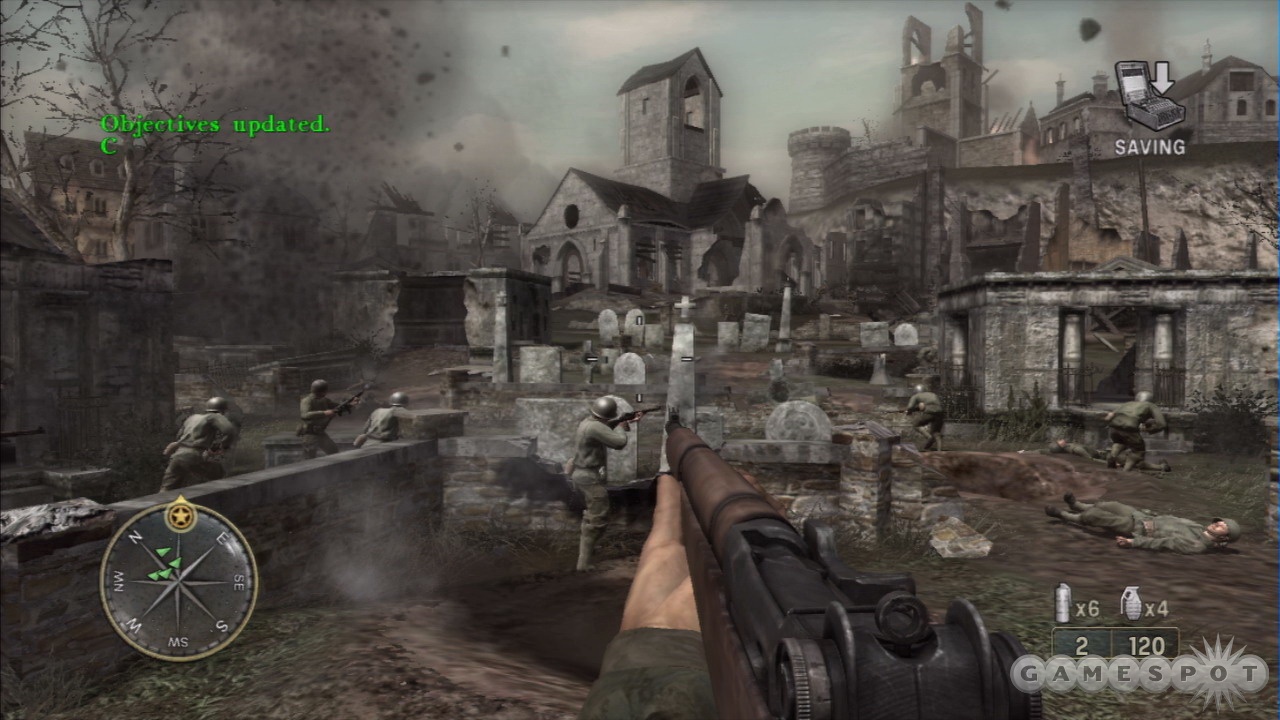Click the SAVING text label

[1152, 145]
